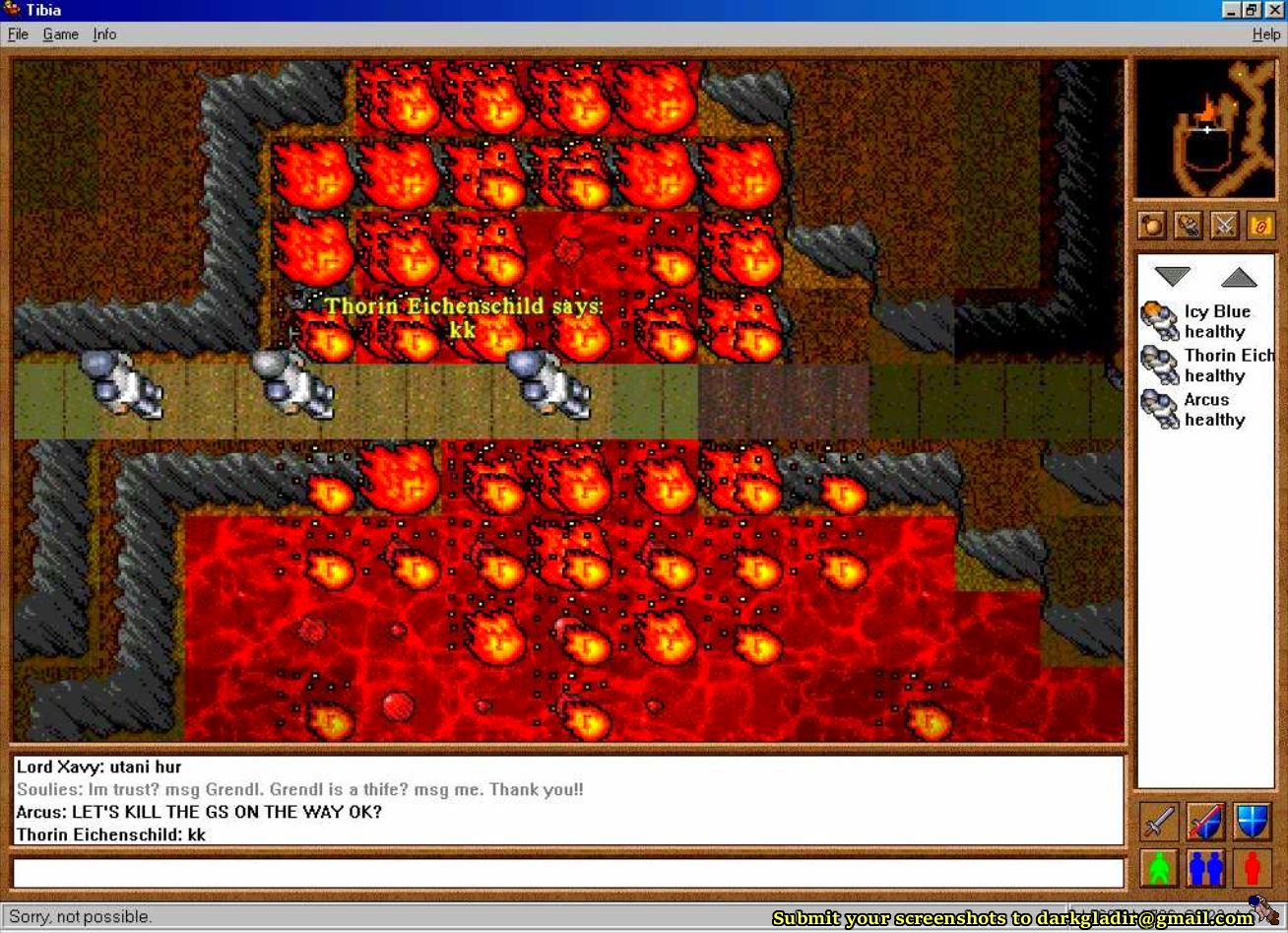Click the battle list up arrow
The height and width of the screenshot is (933, 1288).
point(1239,277)
